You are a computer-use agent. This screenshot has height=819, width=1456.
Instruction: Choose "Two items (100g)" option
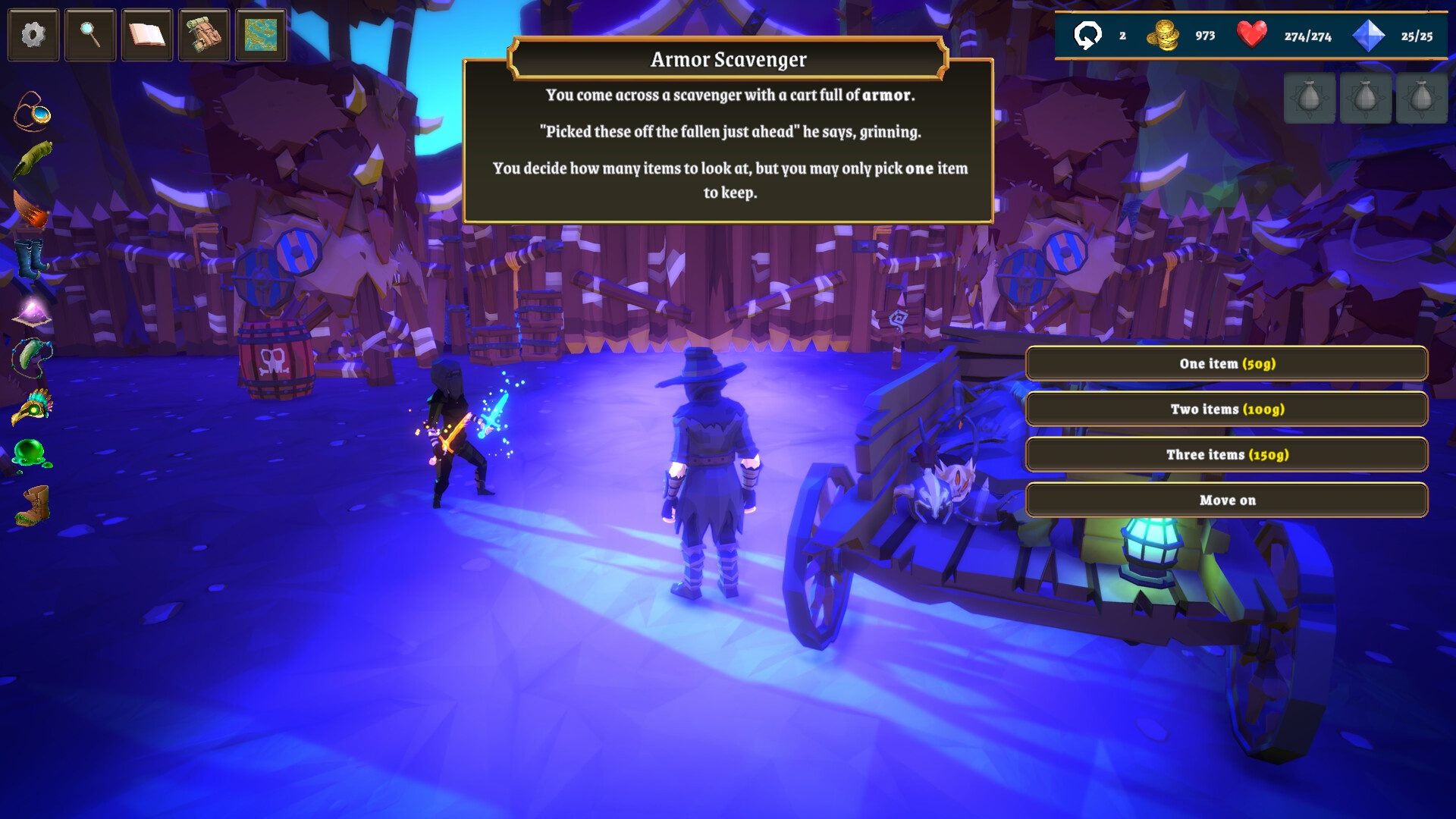[x=1226, y=409]
